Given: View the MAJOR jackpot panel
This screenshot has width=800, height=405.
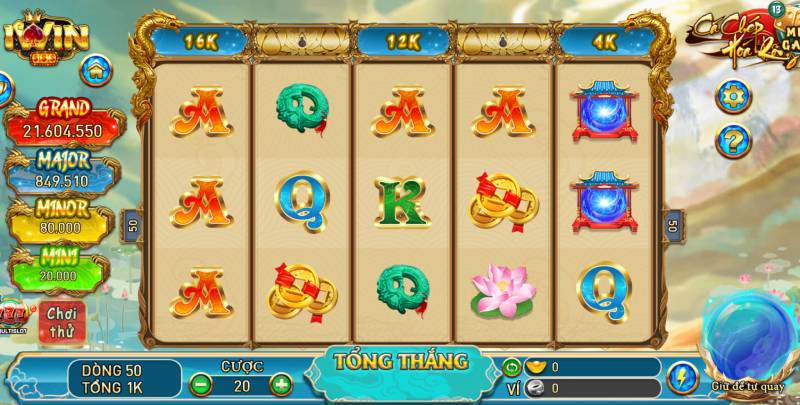Looking at the screenshot, I should [x=63, y=171].
